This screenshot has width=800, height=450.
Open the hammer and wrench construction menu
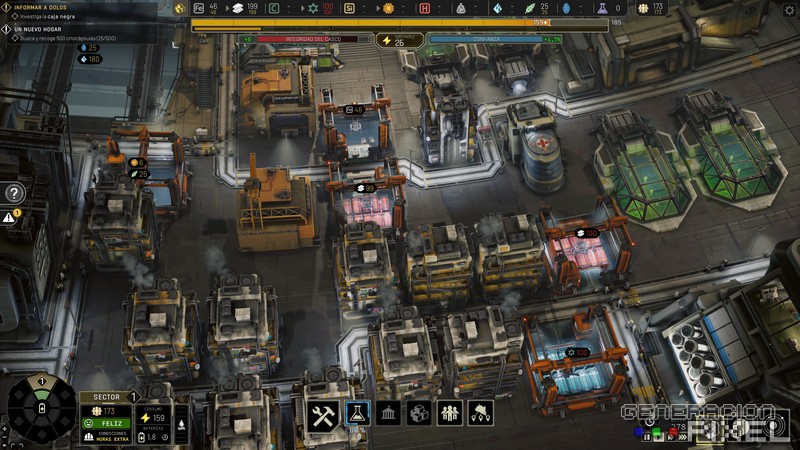321,417
